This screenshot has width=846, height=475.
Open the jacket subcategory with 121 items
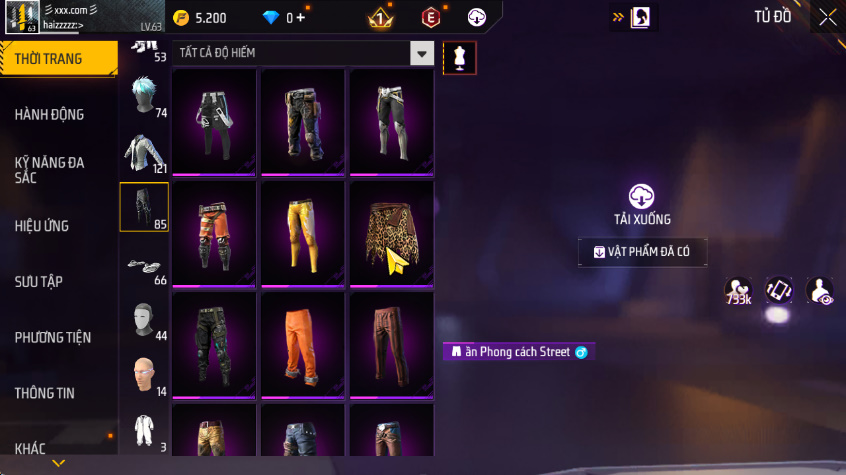[144, 152]
